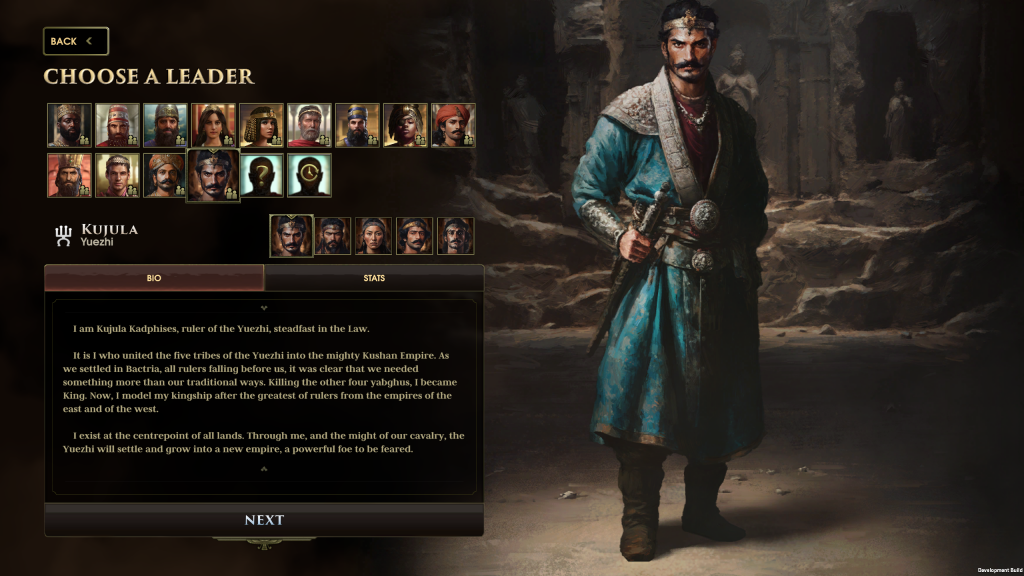The height and width of the screenshot is (576, 1024).
Task: Select the first leader with gold crown and black beard
Action: pyautogui.click(x=69, y=125)
